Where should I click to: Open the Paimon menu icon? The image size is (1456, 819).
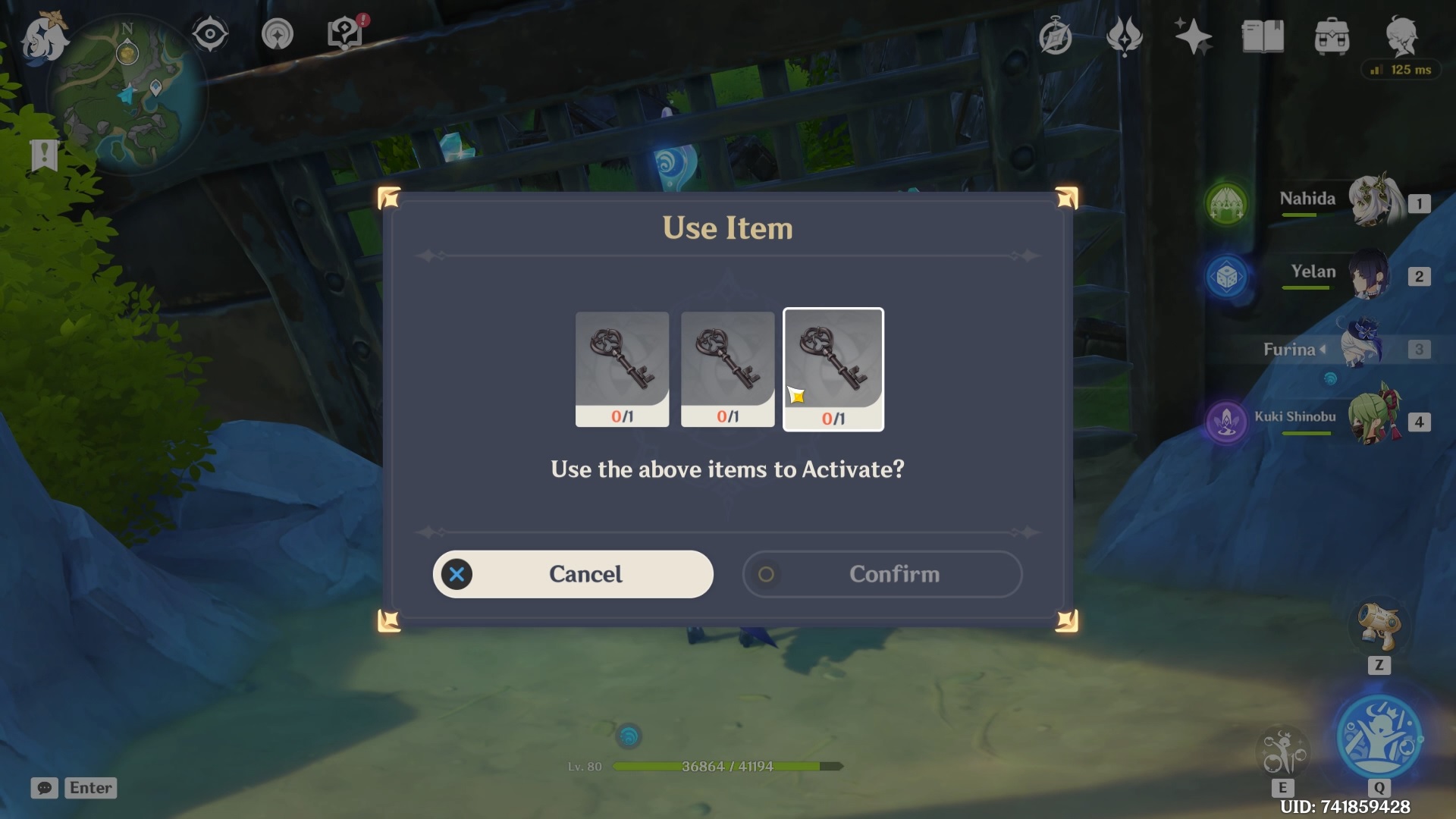click(x=43, y=38)
